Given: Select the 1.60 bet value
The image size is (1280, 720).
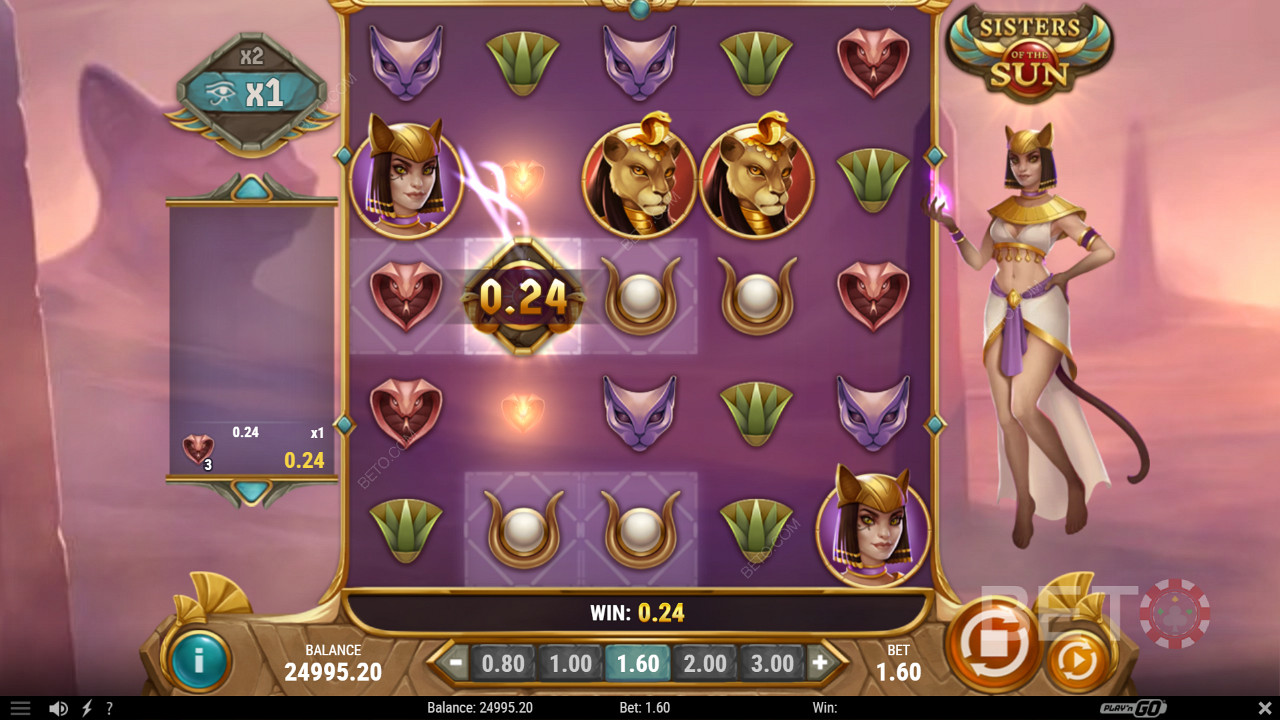Looking at the screenshot, I should pyautogui.click(x=638, y=663).
